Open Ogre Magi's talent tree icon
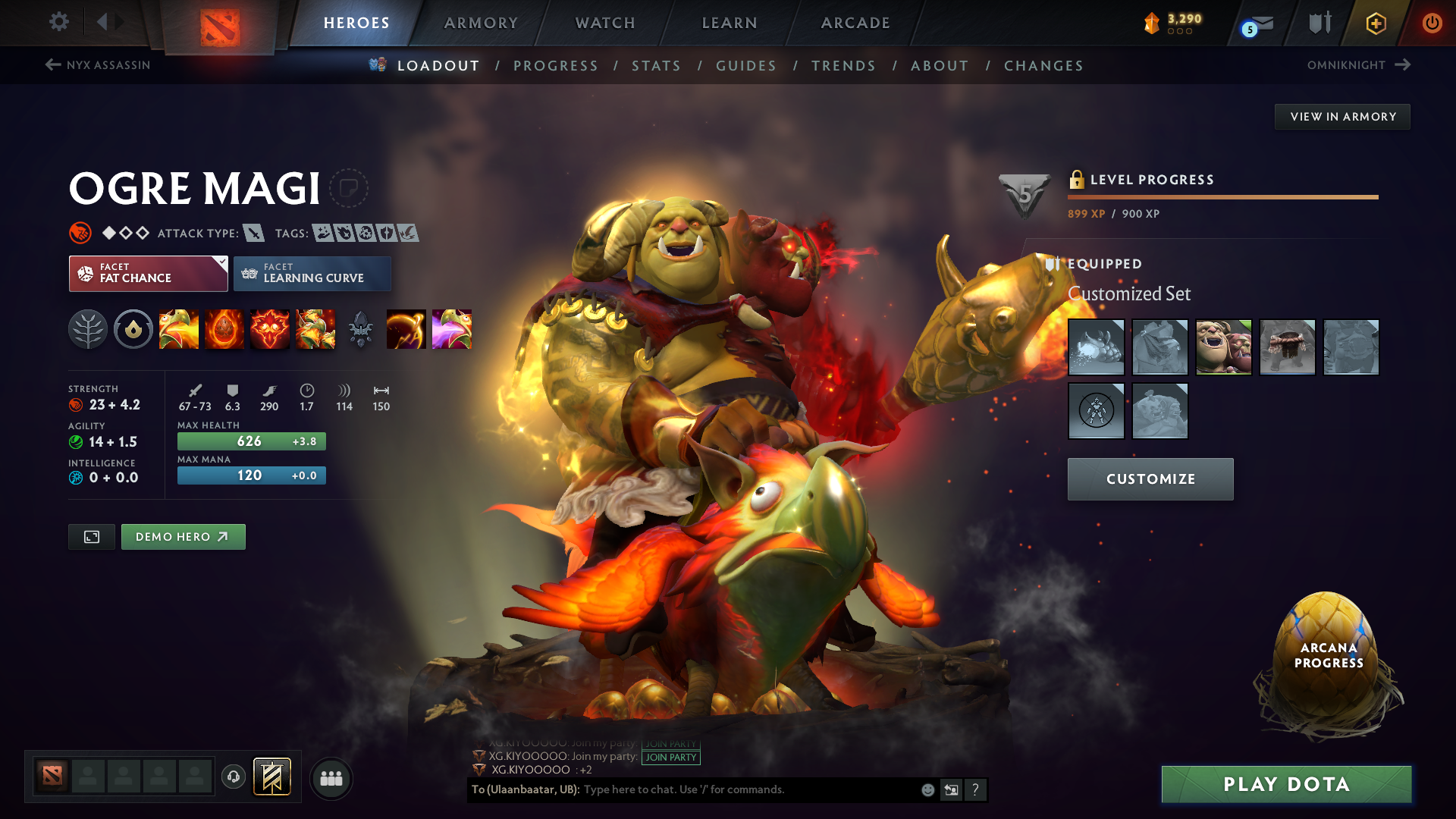 88,329
